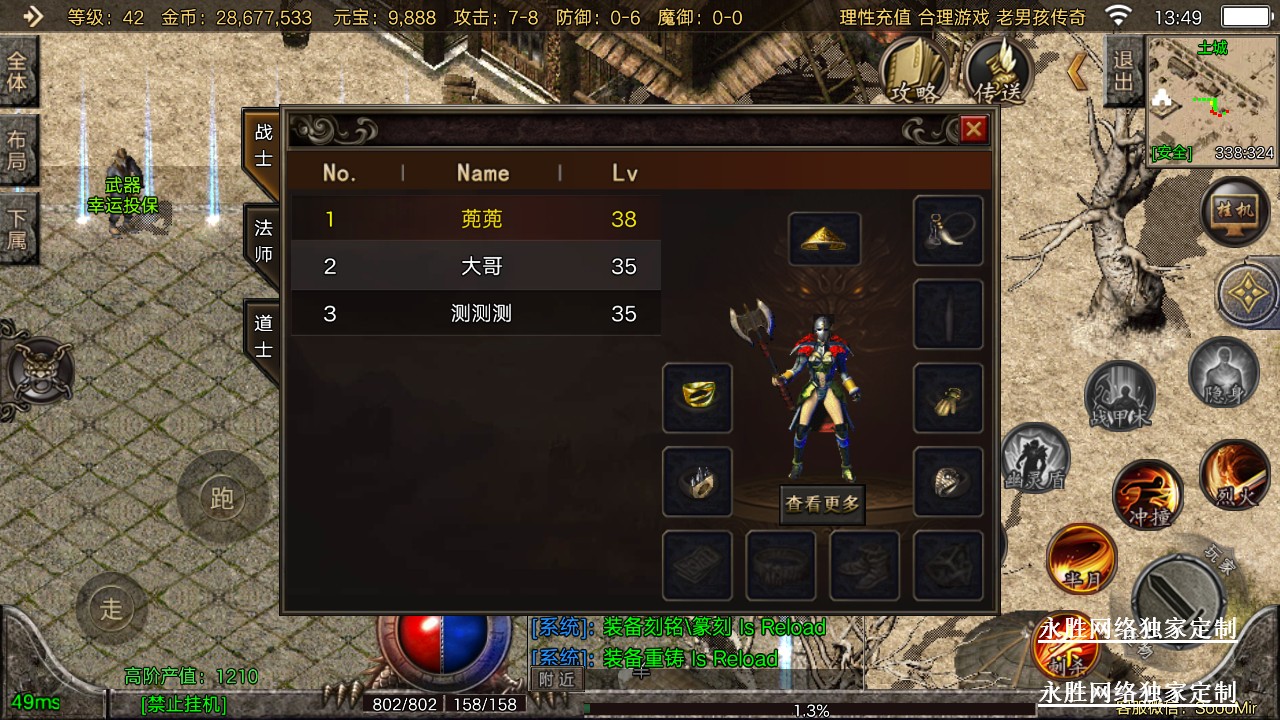This screenshot has height=720, width=1280.
Task: Select ranking row for player 大哥
Action: pyautogui.click(x=476, y=266)
